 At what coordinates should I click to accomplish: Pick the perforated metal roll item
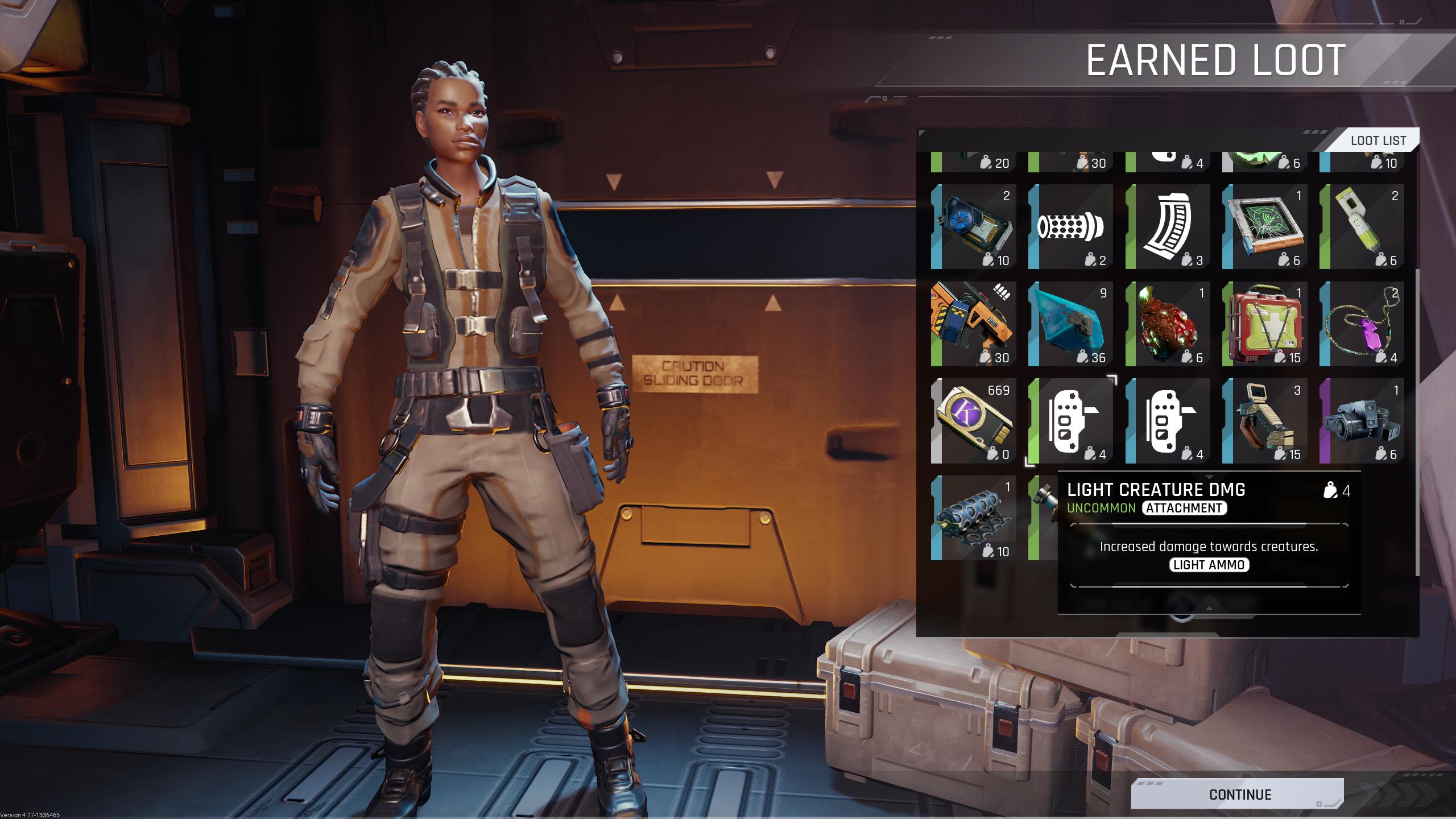tap(974, 518)
